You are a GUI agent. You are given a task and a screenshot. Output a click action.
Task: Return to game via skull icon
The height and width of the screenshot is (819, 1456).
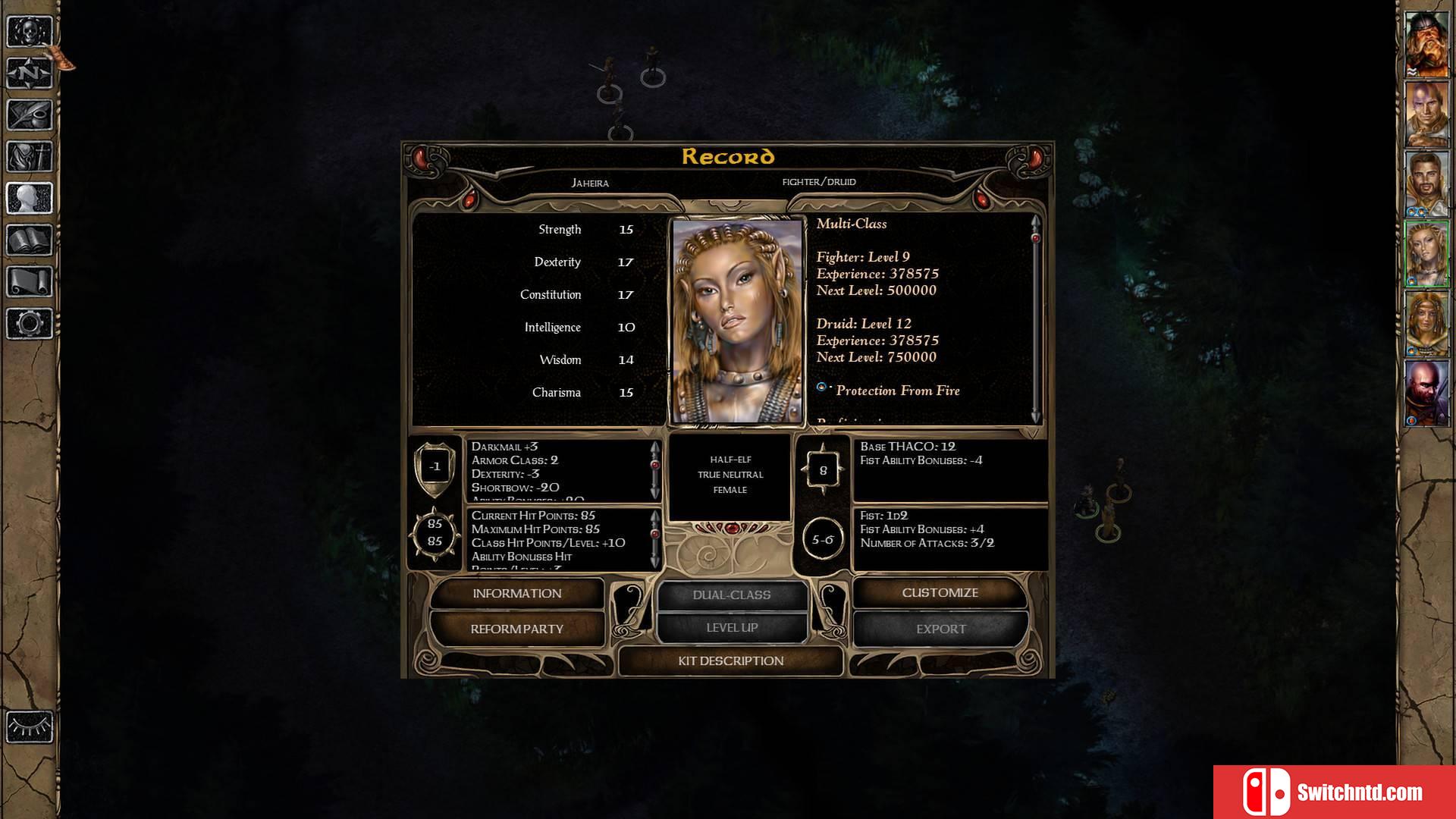[x=30, y=32]
